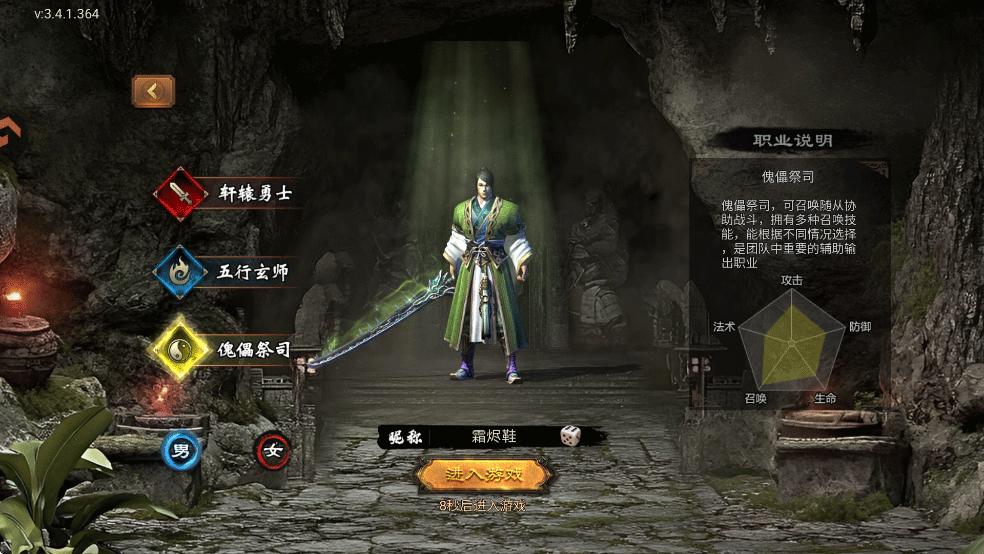Switch to female gender 女
The width and height of the screenshot is (984, 554).
point(272,450)
